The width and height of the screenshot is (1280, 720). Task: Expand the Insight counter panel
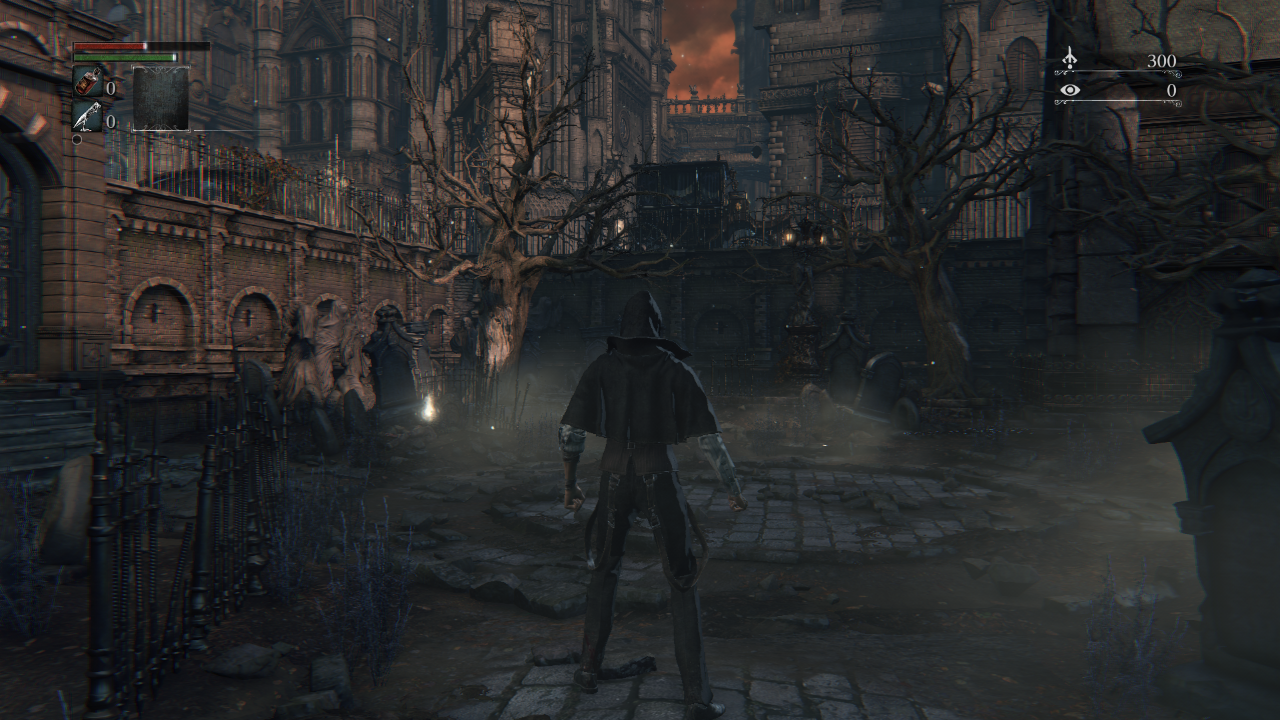point(1120,92)
